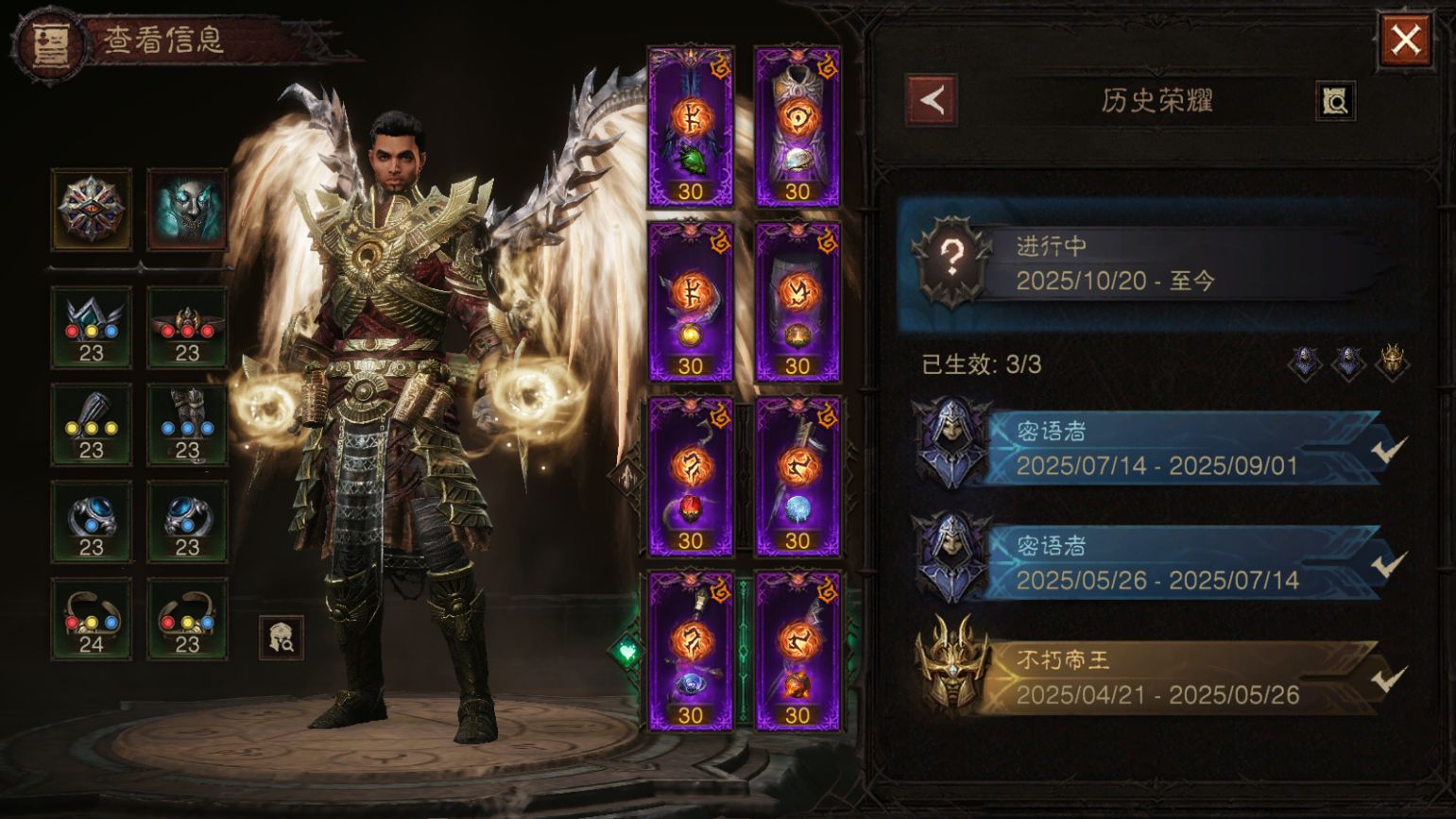Select the ongoing 进行中 season entry
Viewport: 1456px width, 819px height.
click(1153, 264)
